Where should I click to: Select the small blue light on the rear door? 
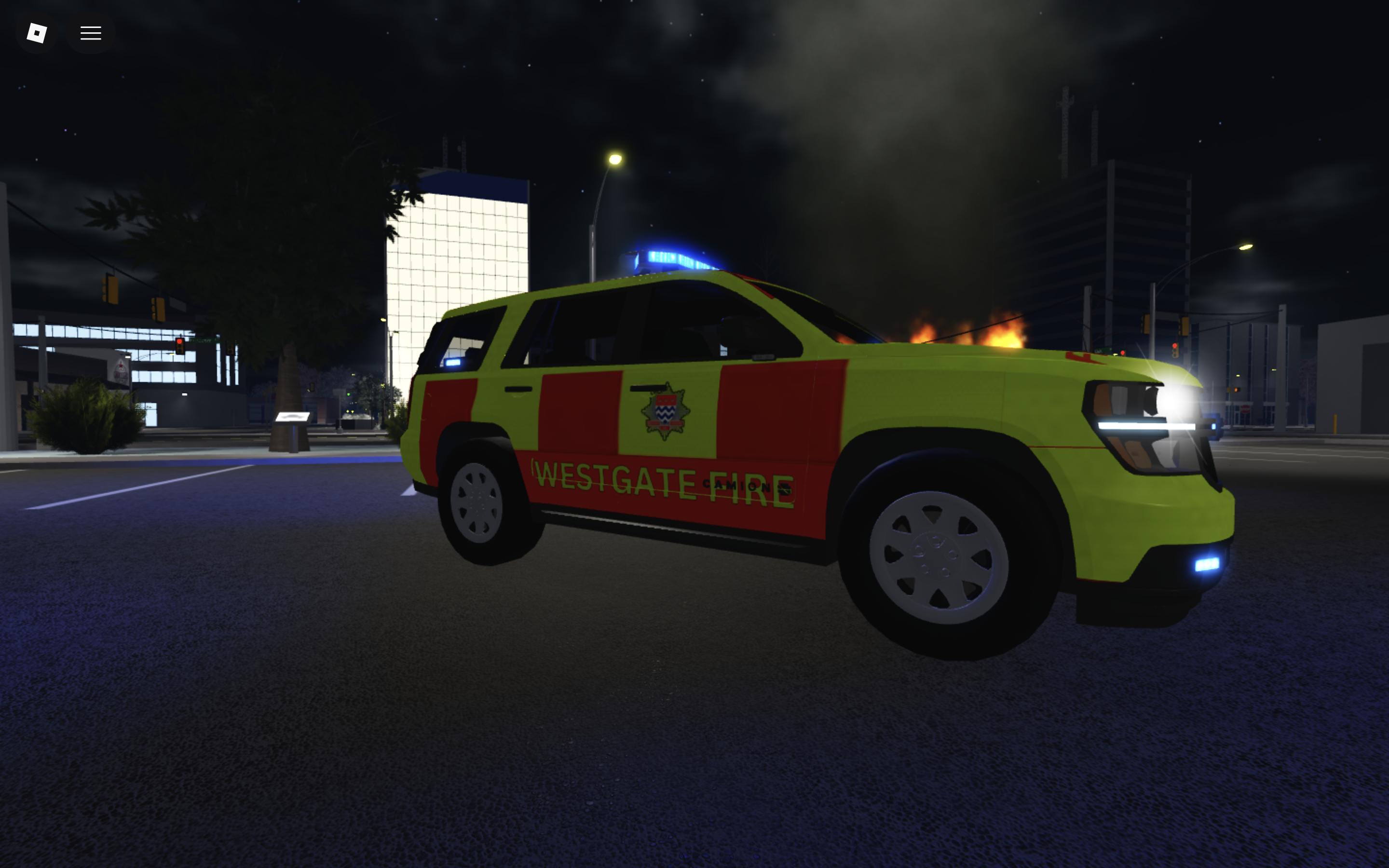click(x=453, y=362)
